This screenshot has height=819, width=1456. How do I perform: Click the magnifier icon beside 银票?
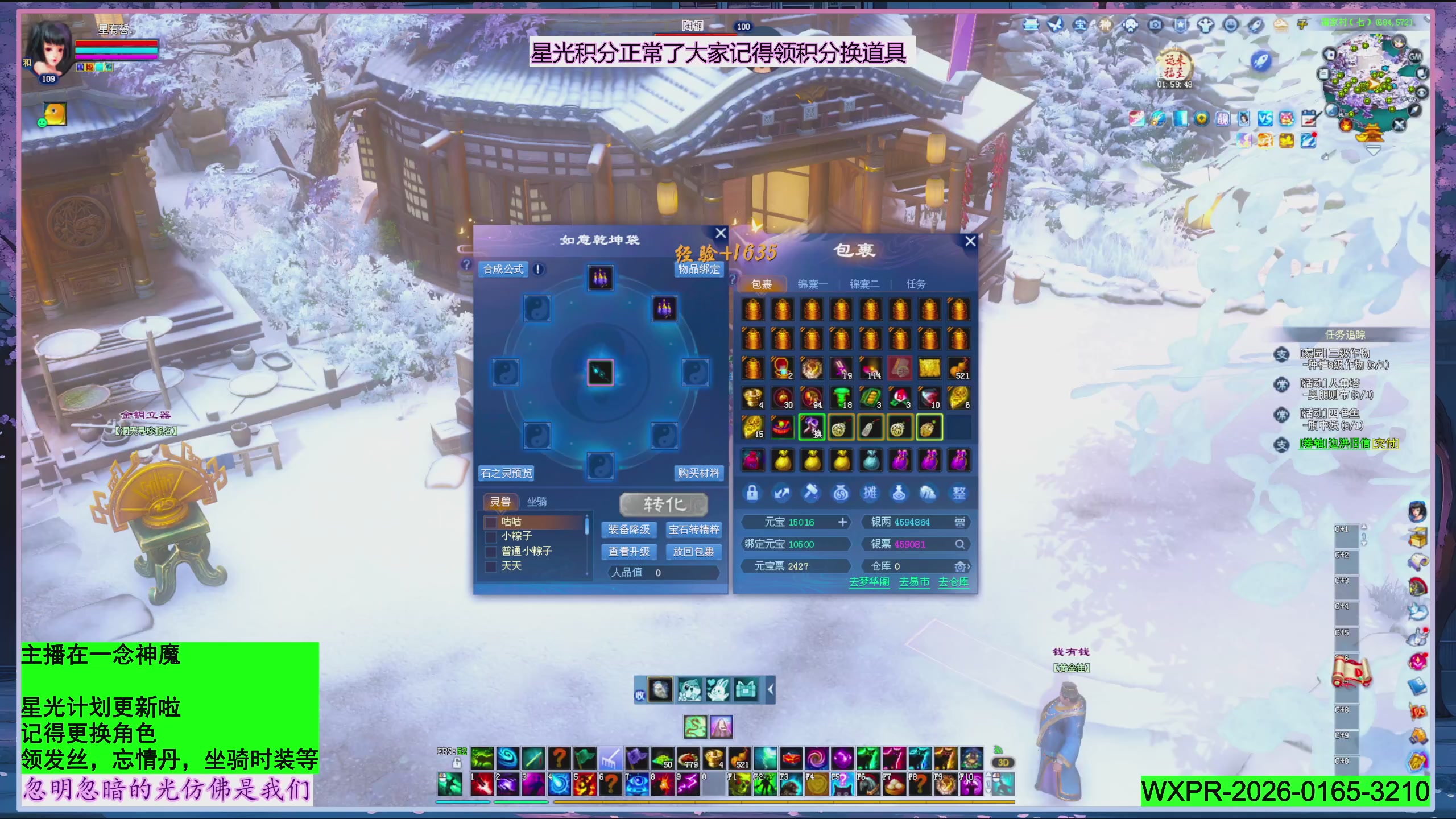click(961, 544)
